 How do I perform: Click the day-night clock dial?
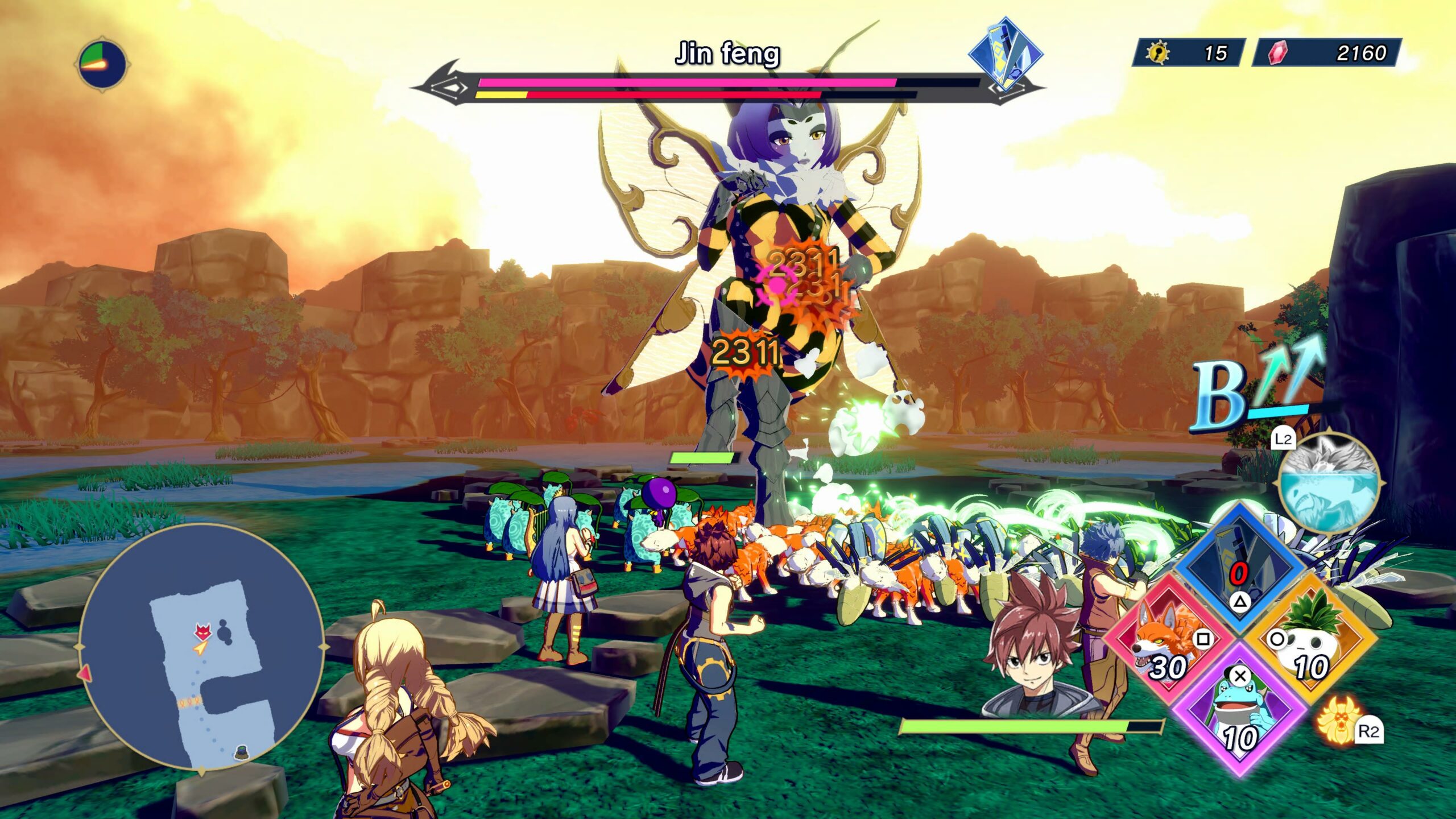click(x=102, y=64)
